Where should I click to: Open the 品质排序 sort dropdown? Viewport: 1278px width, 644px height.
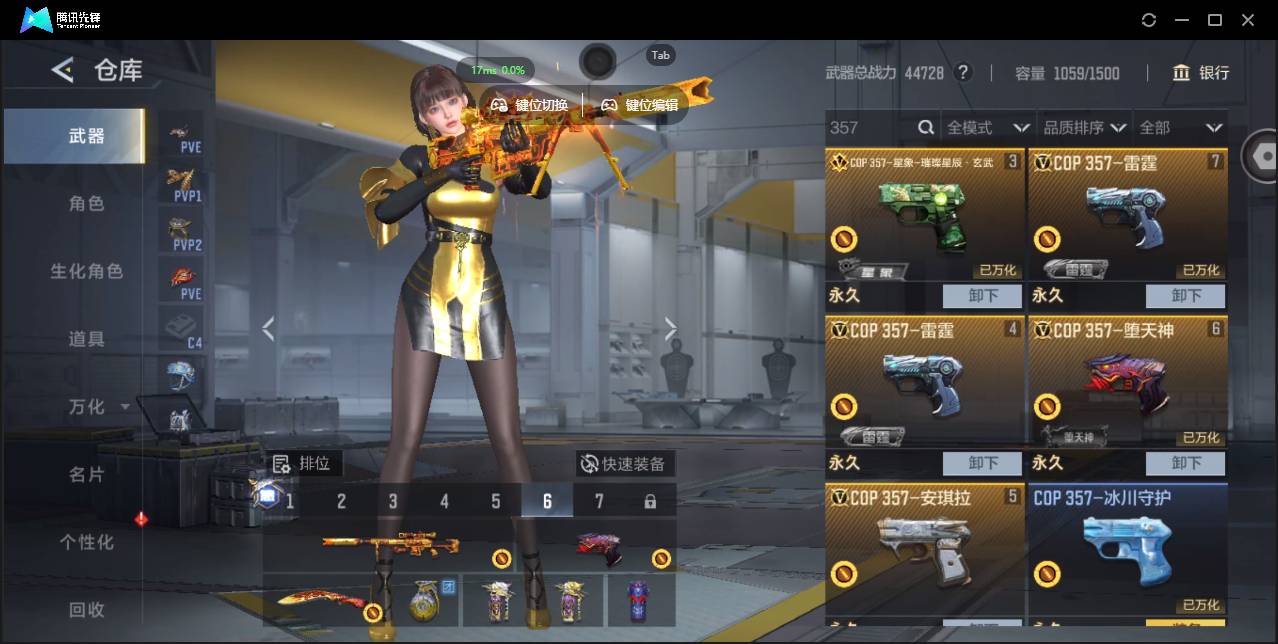(x=1085, y=127)
